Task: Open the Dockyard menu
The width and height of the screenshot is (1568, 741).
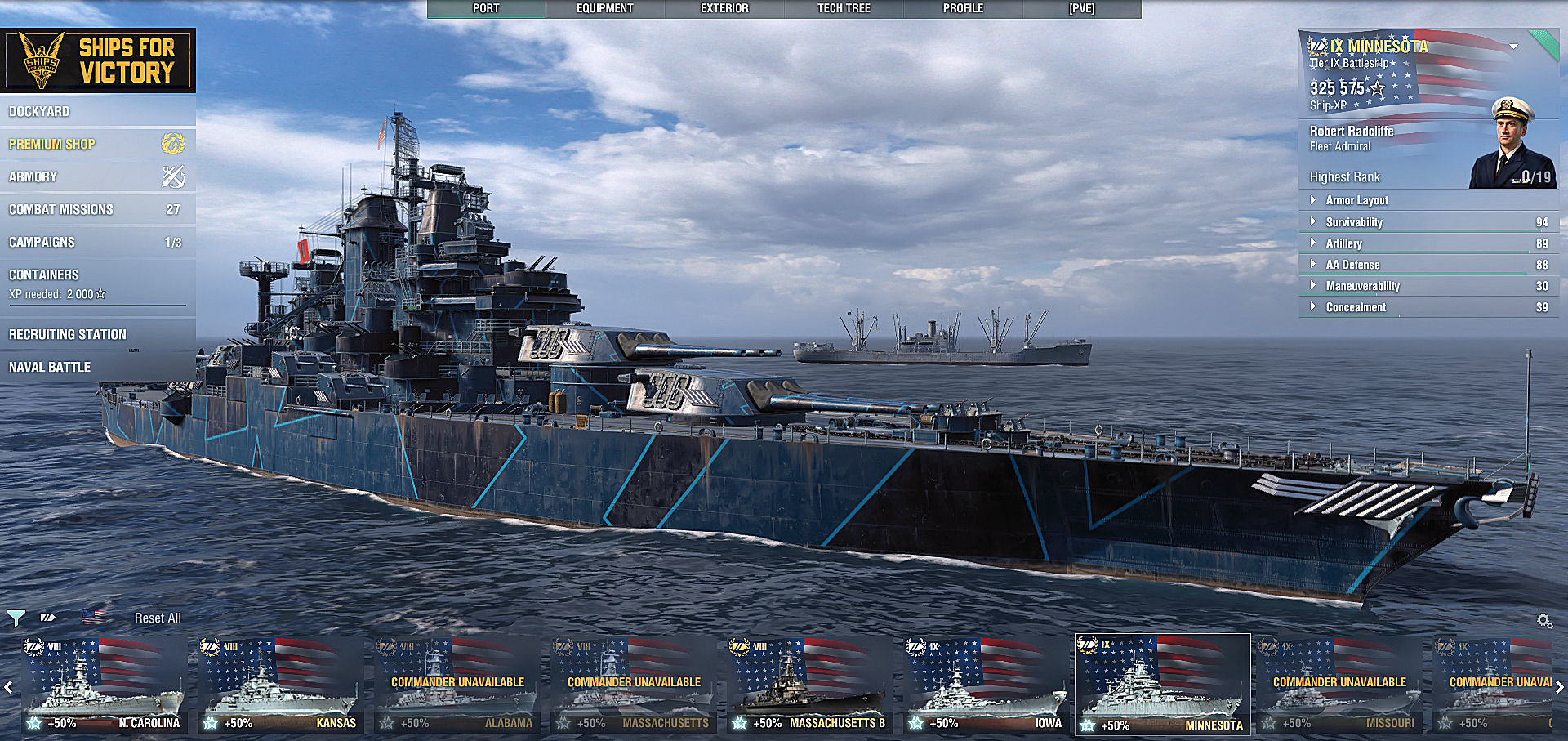Action: pyautogui.click(x=39, y=111)
